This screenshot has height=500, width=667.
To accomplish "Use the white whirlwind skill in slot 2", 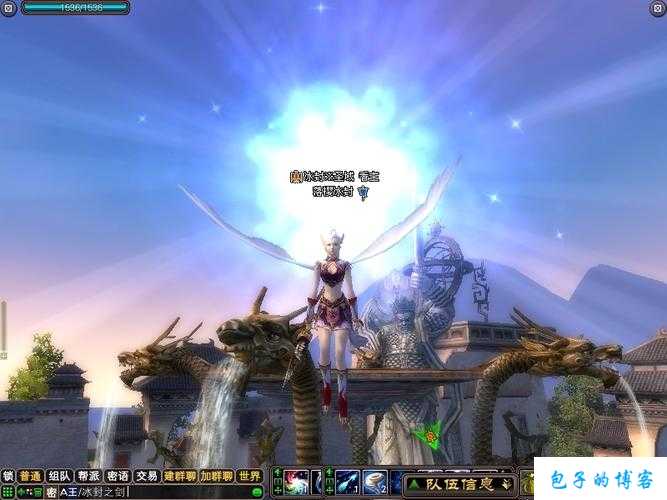I will tap(375, 483).
